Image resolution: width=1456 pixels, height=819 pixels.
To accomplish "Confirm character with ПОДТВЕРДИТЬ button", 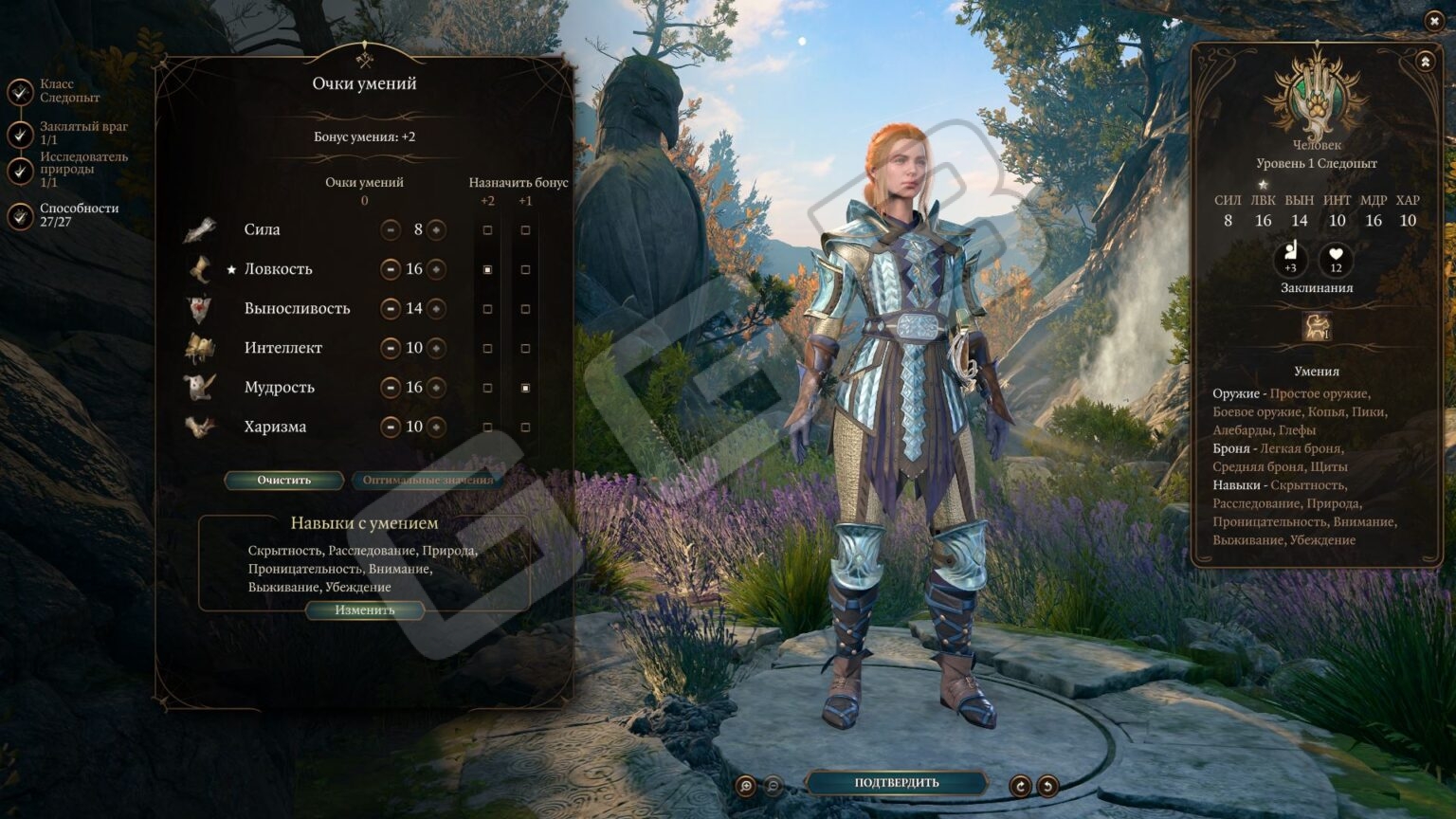I will click(896, 783).
